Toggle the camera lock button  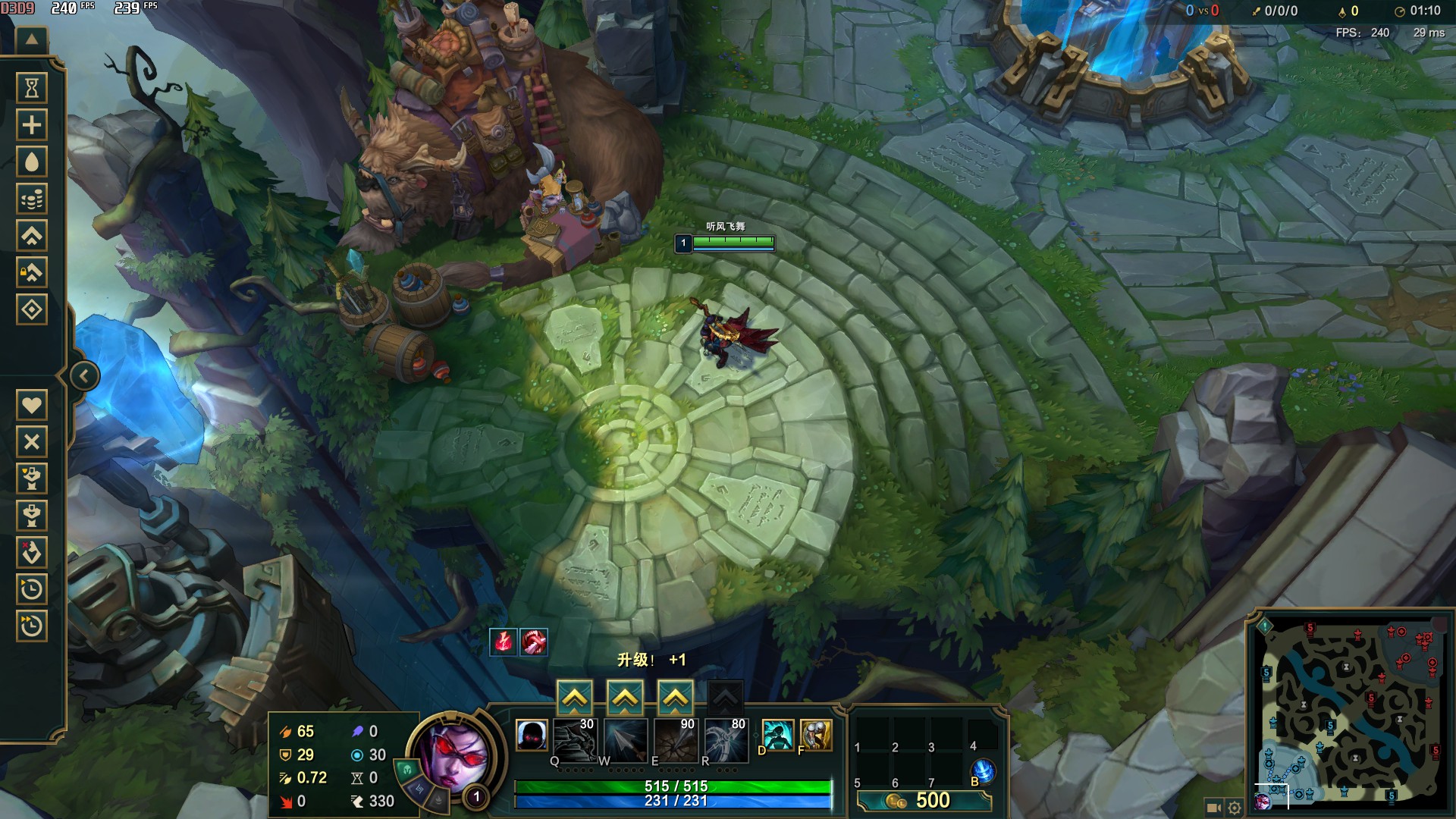[x=1213, y=808]
